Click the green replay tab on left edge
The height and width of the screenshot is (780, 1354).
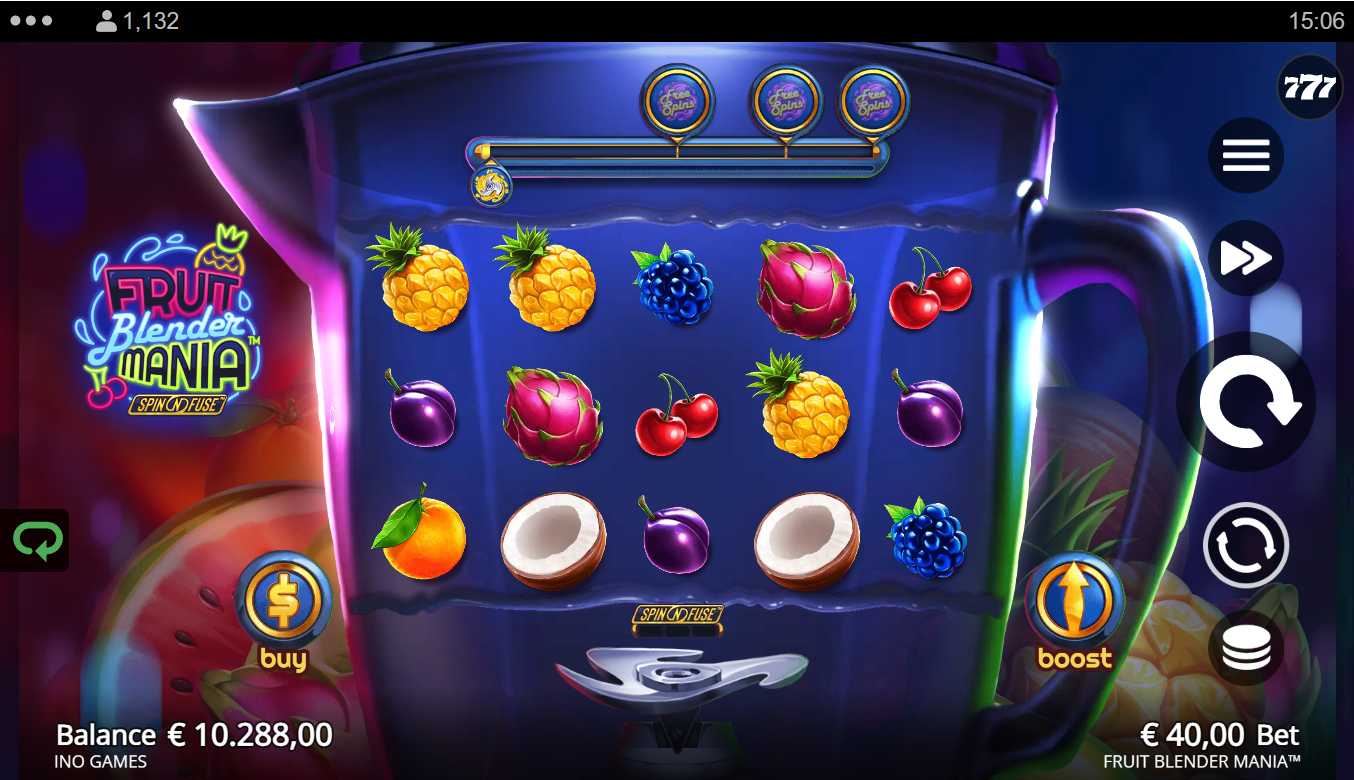[36, 541]
